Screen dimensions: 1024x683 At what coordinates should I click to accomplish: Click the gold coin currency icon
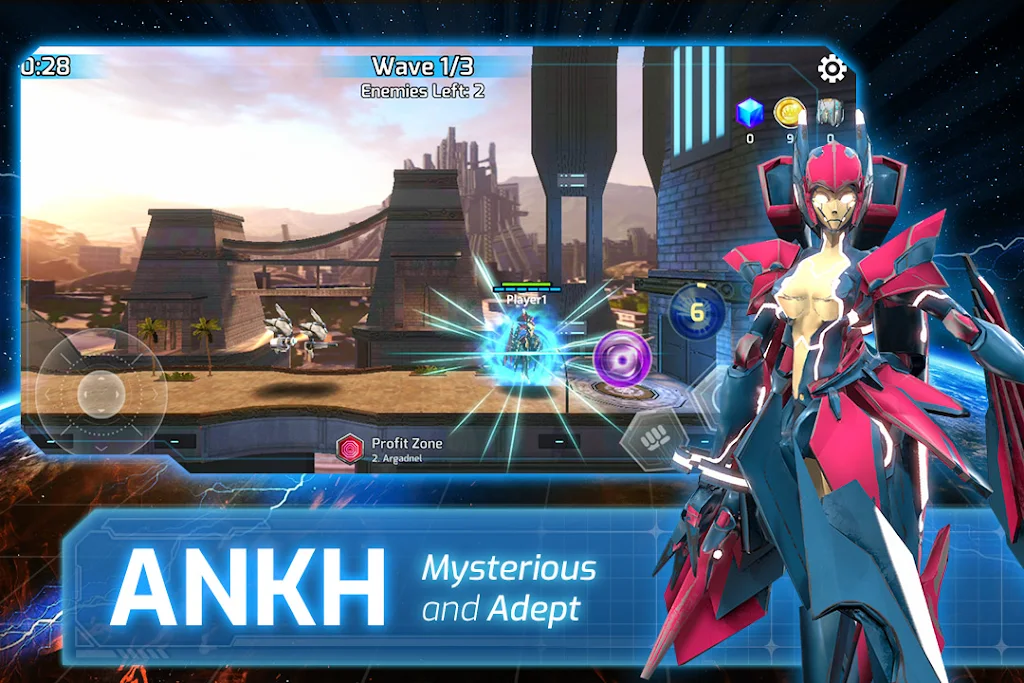pyautogui.click(x=790, y=112)
